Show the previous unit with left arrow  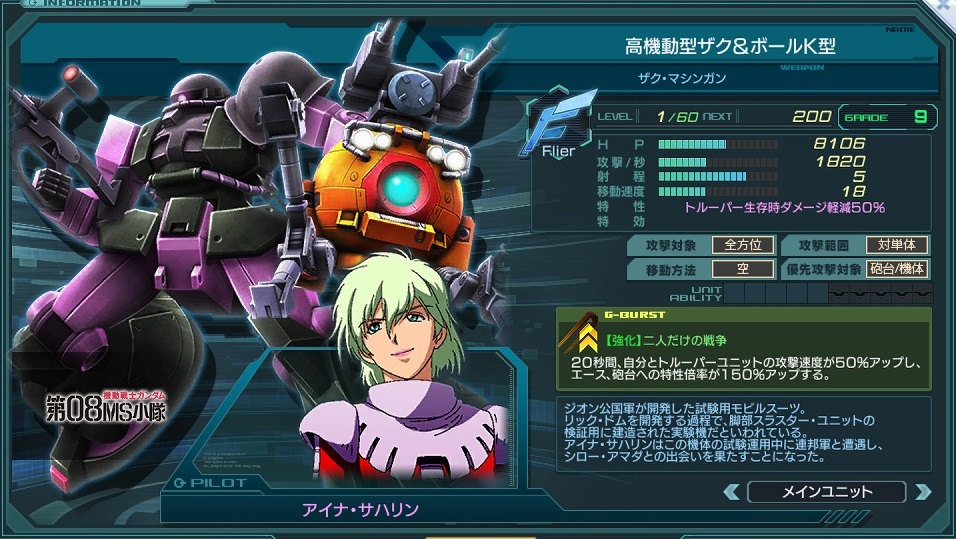[732, 492]
